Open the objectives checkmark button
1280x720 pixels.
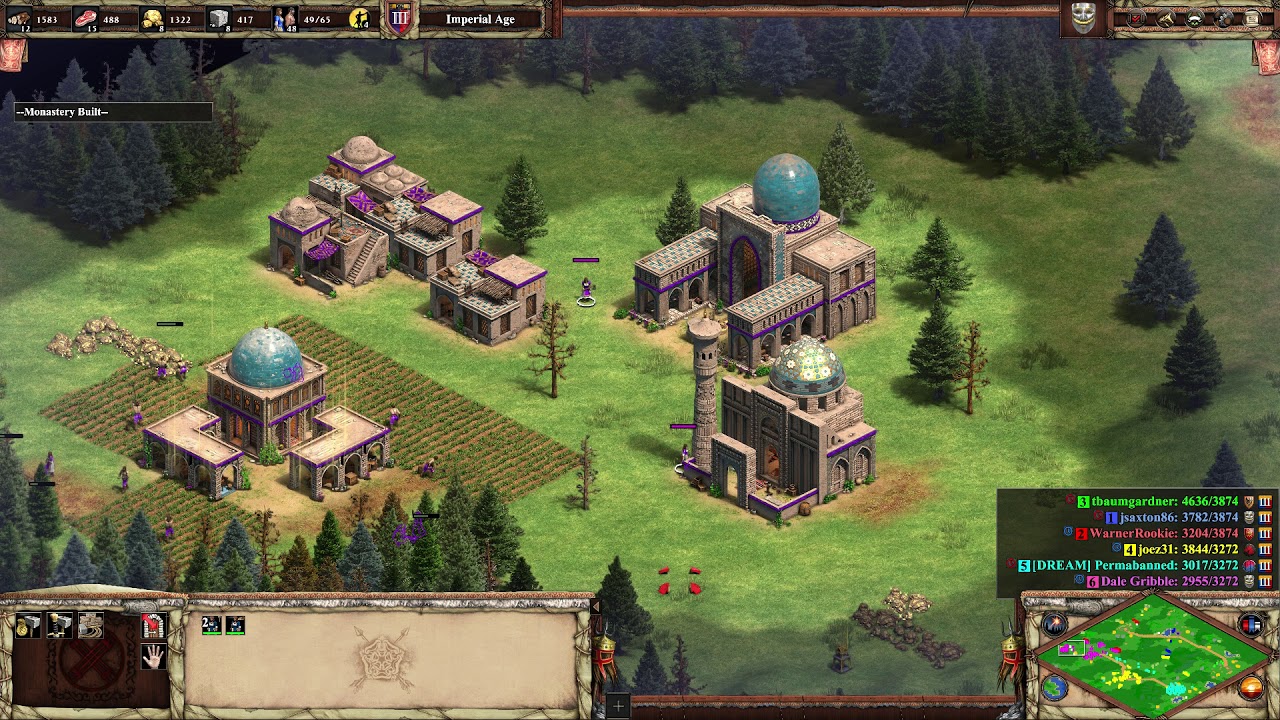[x=1137, y=19]
